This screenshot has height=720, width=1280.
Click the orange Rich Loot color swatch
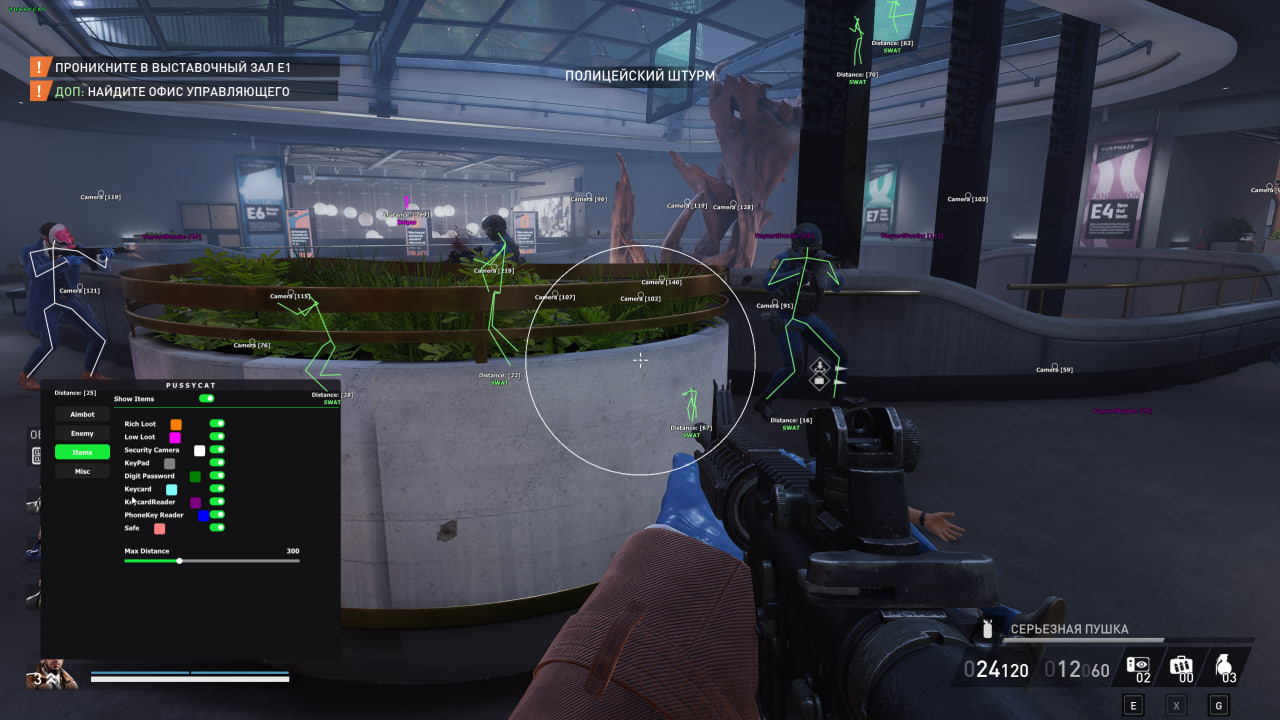176,425
